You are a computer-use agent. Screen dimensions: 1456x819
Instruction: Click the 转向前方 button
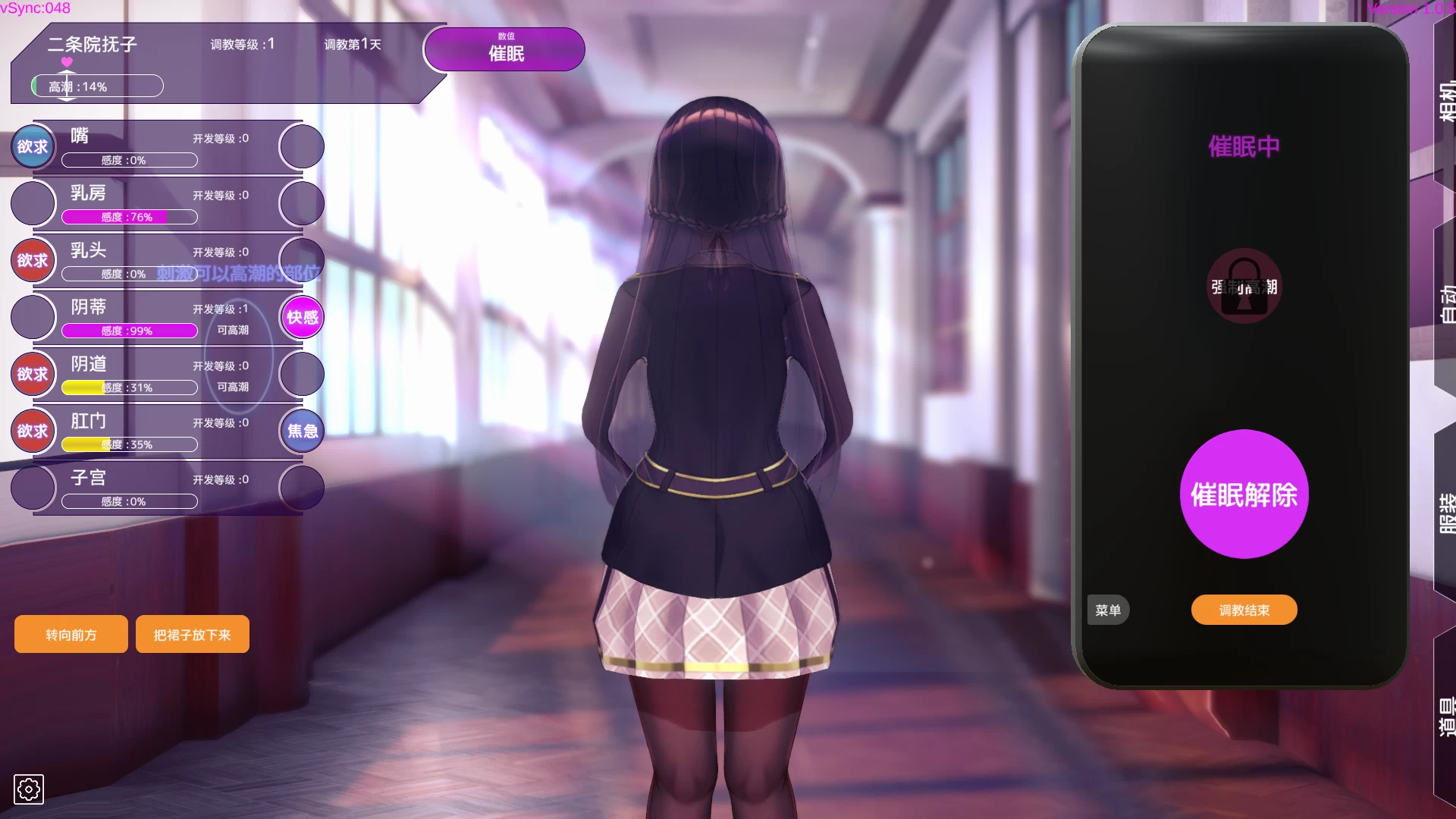click(x=71, y=634)
